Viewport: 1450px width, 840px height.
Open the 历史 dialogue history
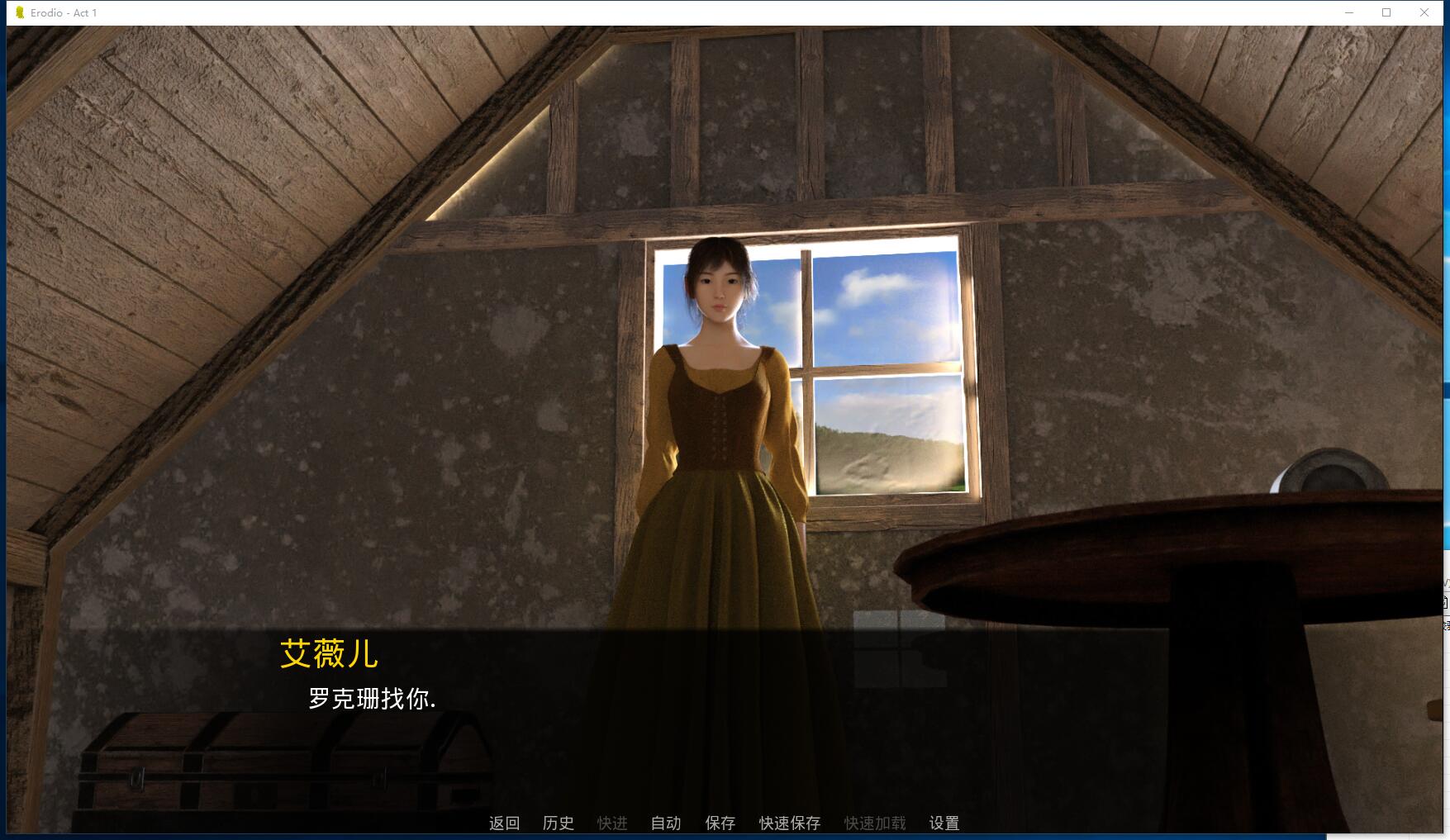click(557, 823)
